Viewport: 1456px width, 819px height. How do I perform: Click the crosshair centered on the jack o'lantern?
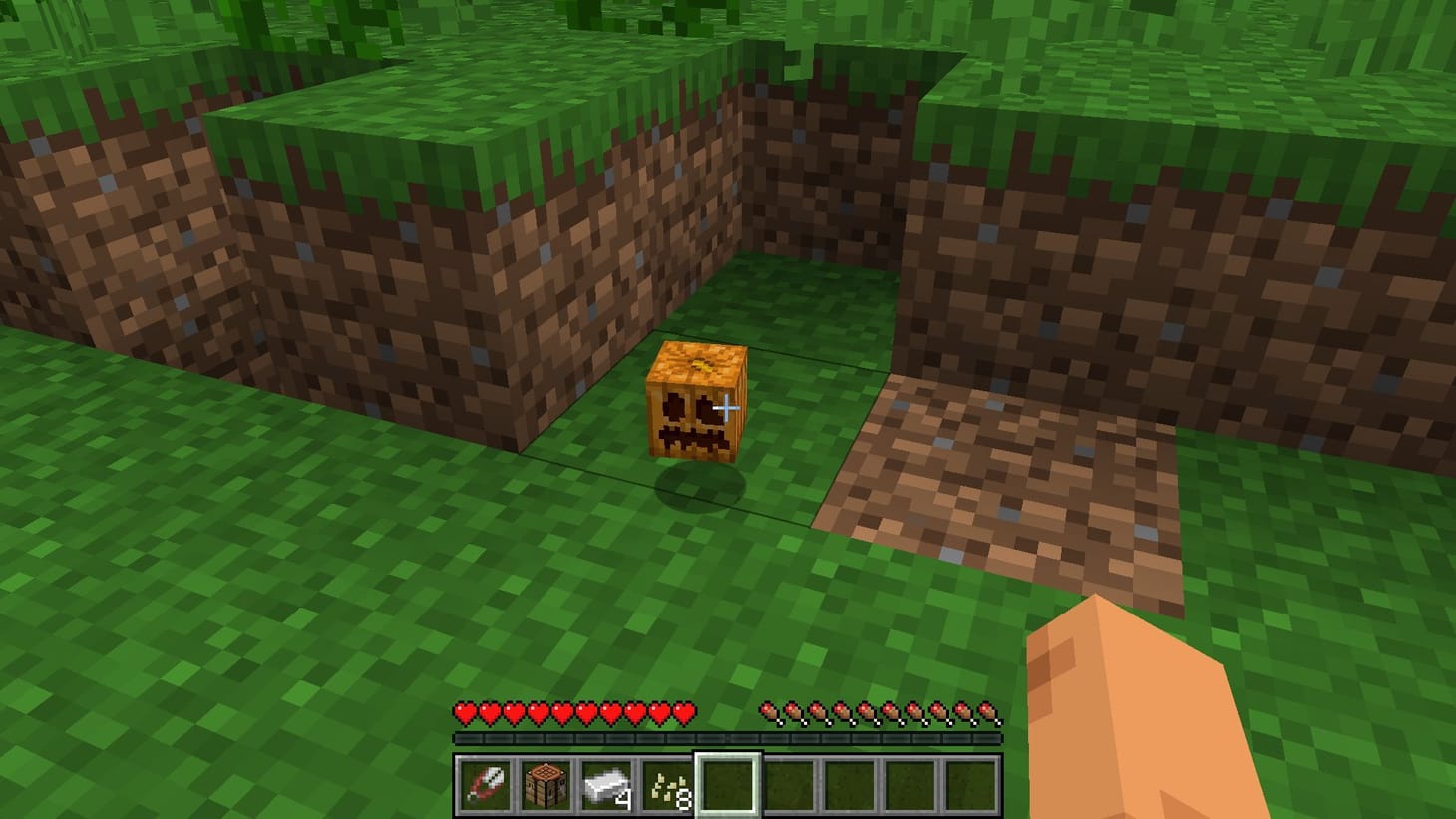click(728, 406)
